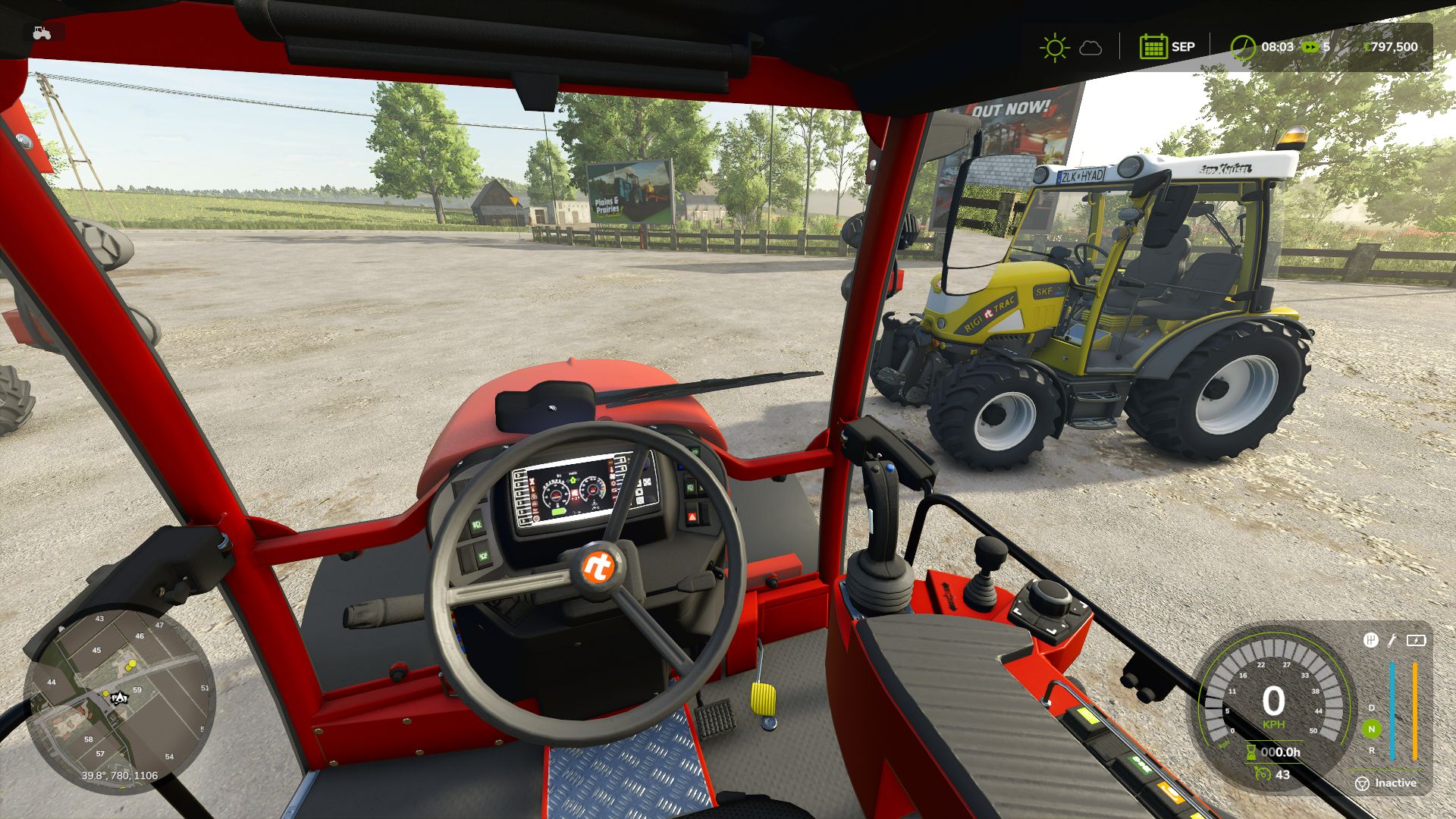Select the cloud forecast icon
The height and width of the screenshot is (819, 1456).
[x=1090, y=48]
